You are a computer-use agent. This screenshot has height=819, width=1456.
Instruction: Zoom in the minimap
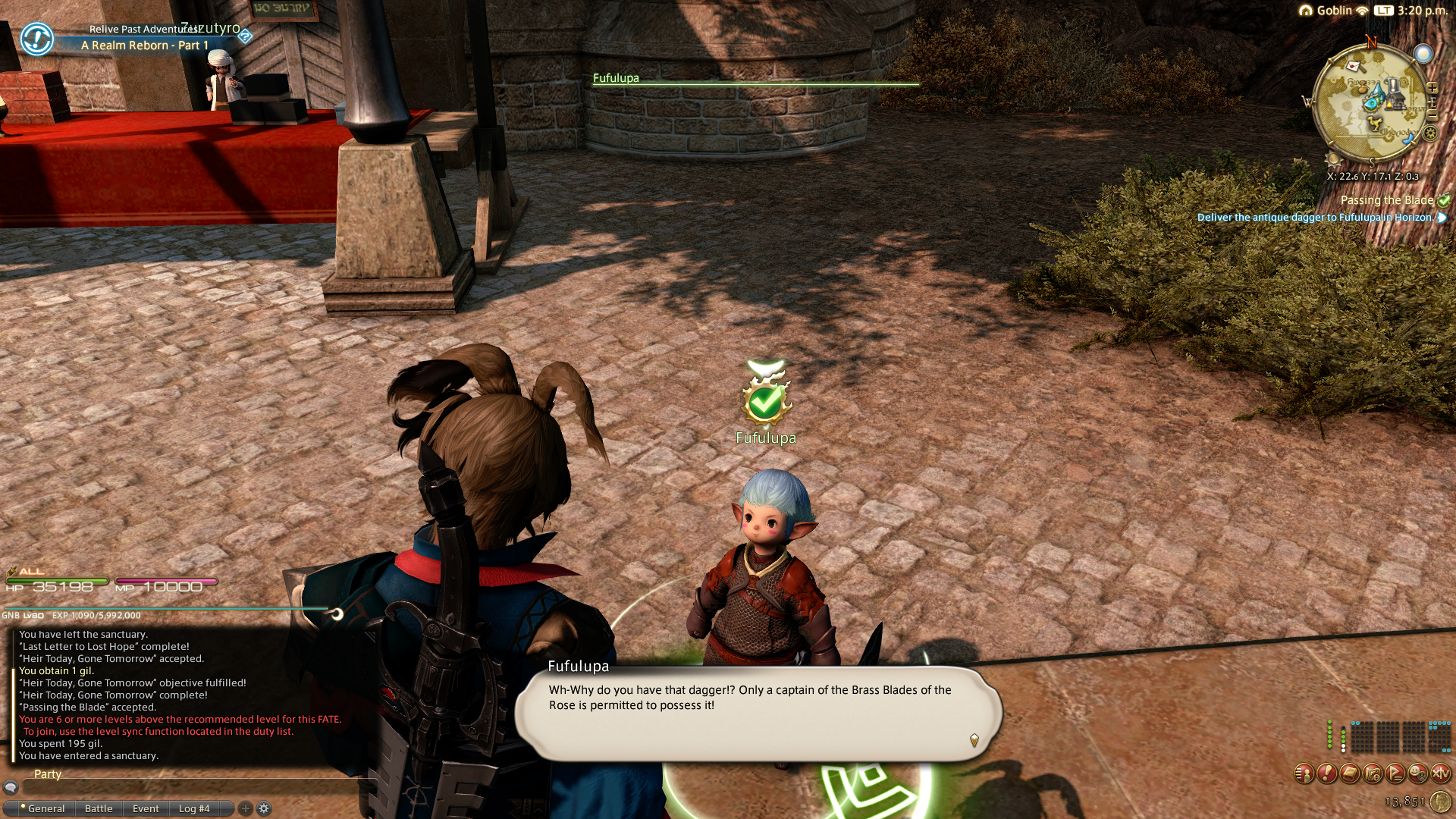click(1432, 88)
